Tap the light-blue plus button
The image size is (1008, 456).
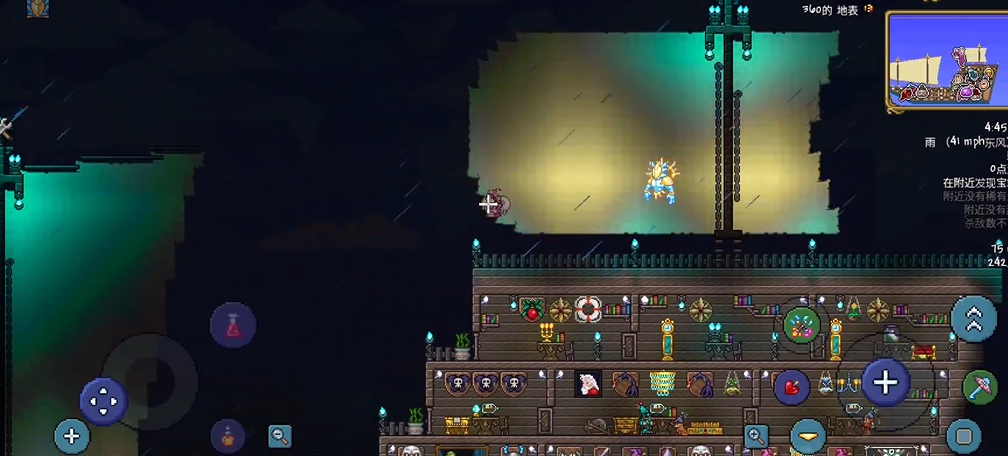[71, 436]
